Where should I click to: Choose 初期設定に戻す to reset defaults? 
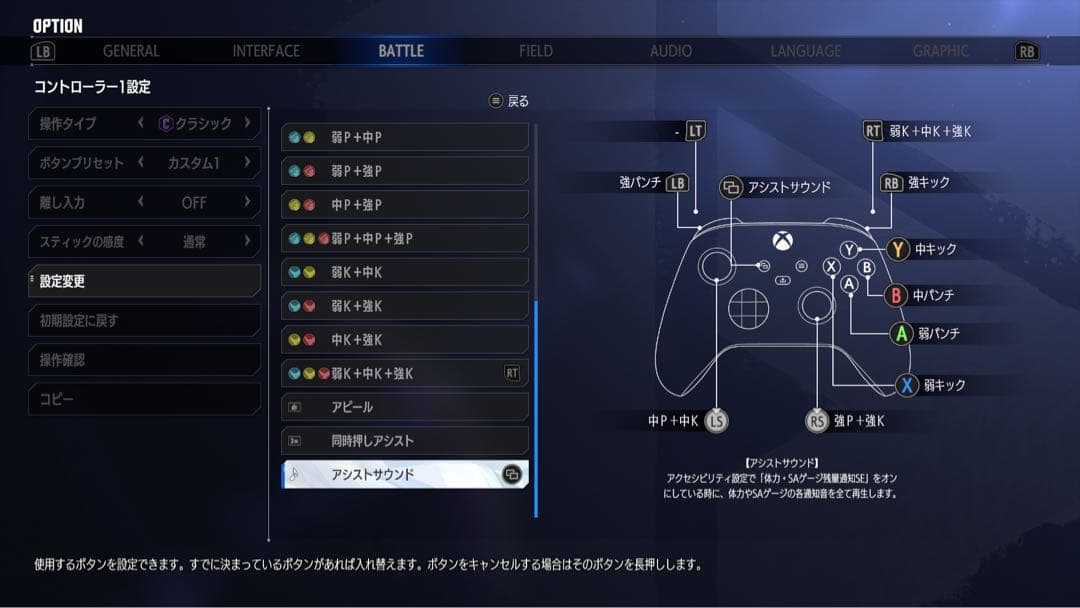(145, 321)
